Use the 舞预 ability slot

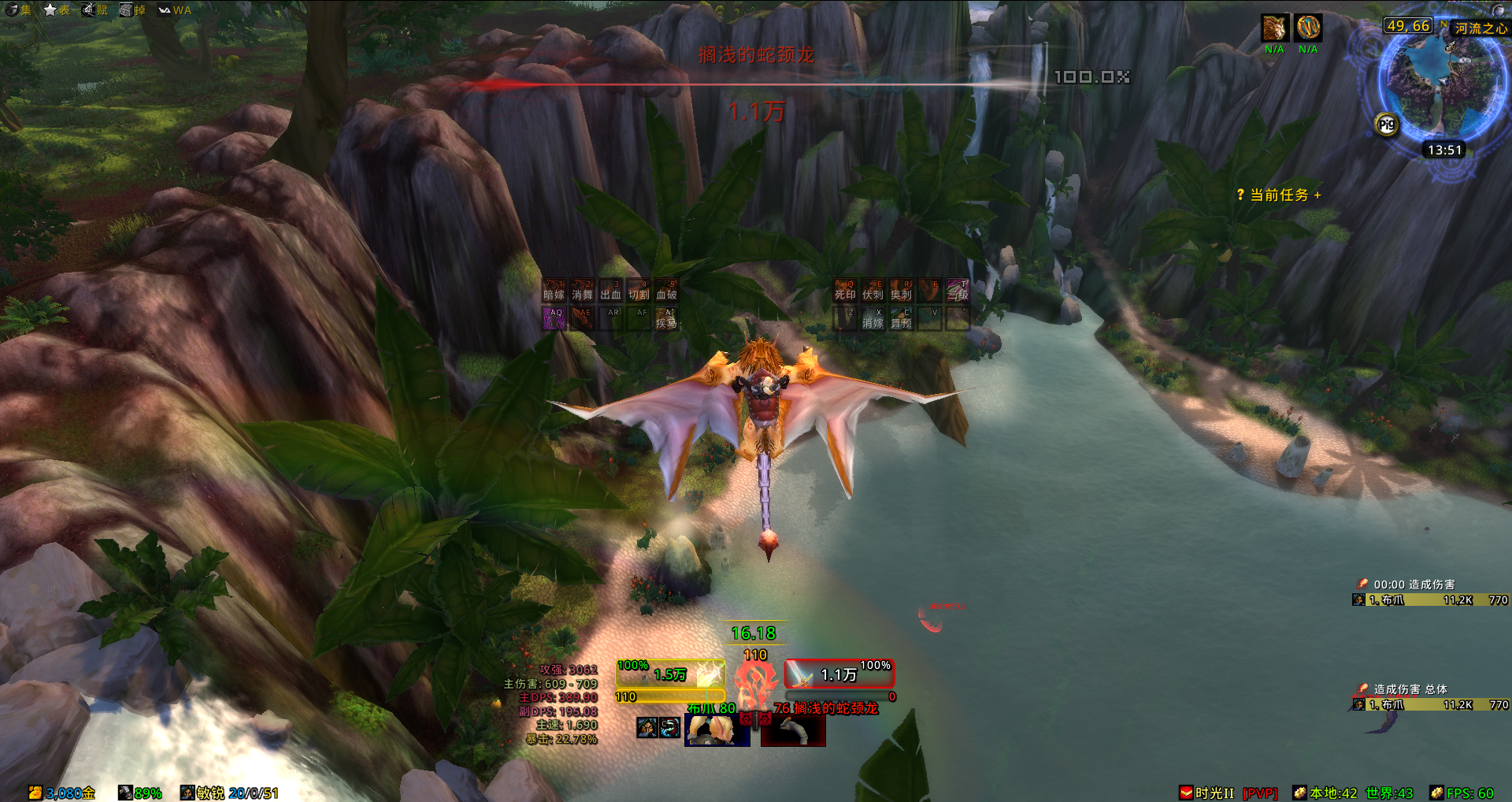[x=901, y=318]
